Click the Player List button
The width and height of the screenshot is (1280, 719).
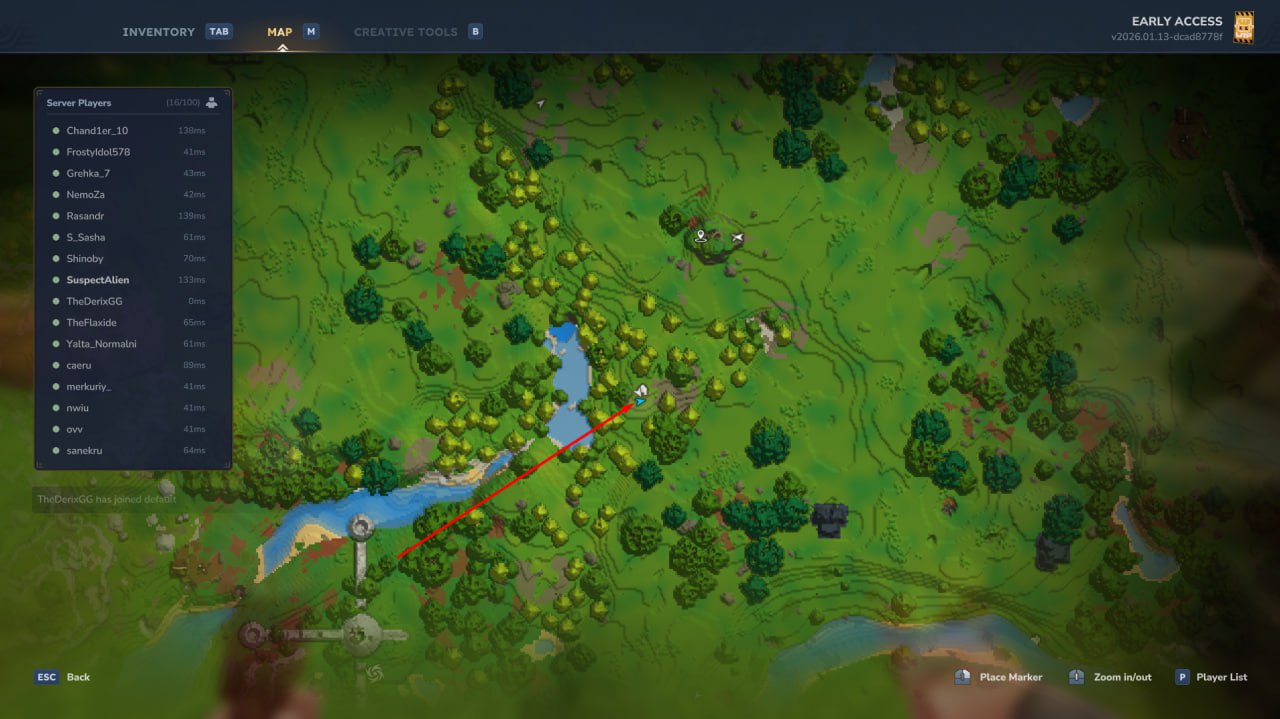[1212, 677]
